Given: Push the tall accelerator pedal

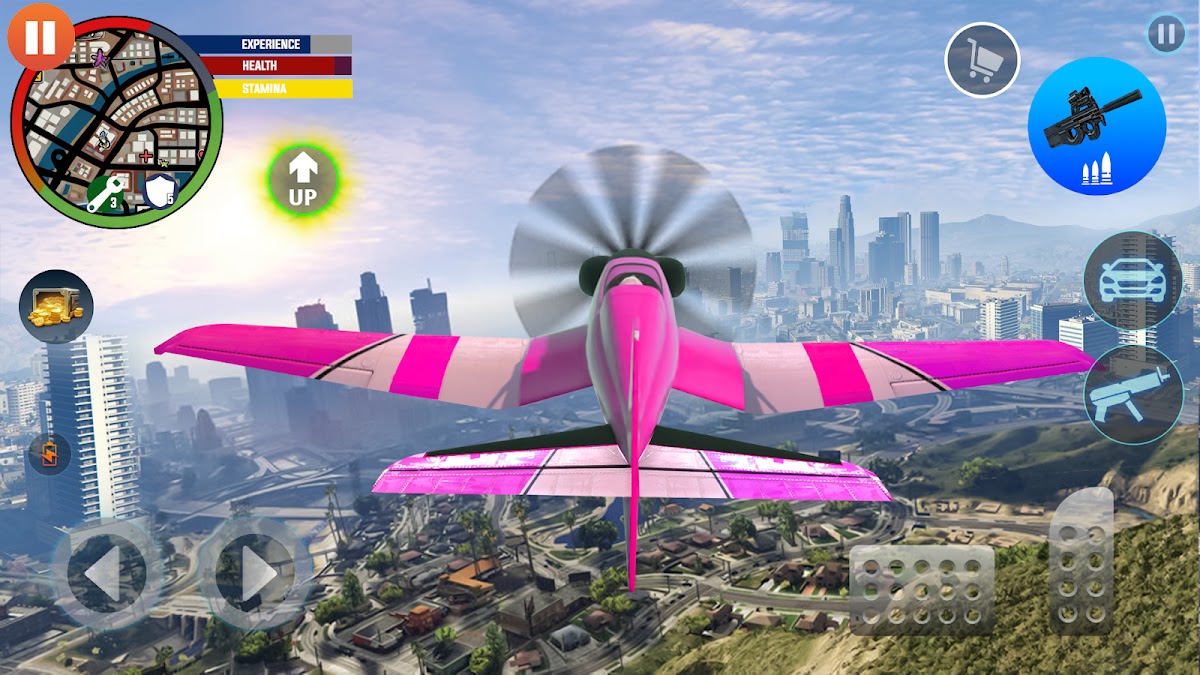Looking at the screenshot, I should tap(1081, 560).
